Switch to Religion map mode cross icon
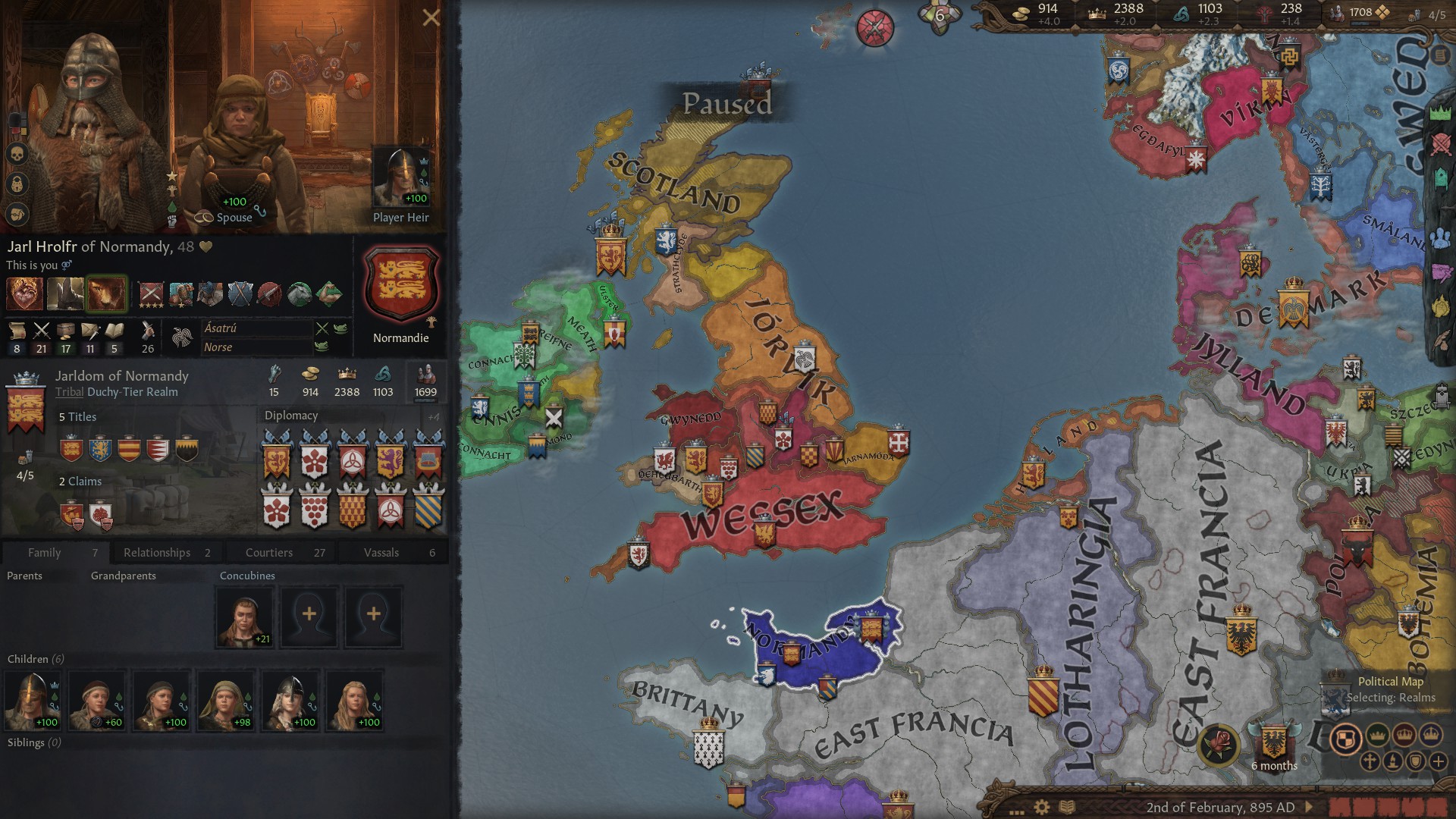 (1370, 763)
